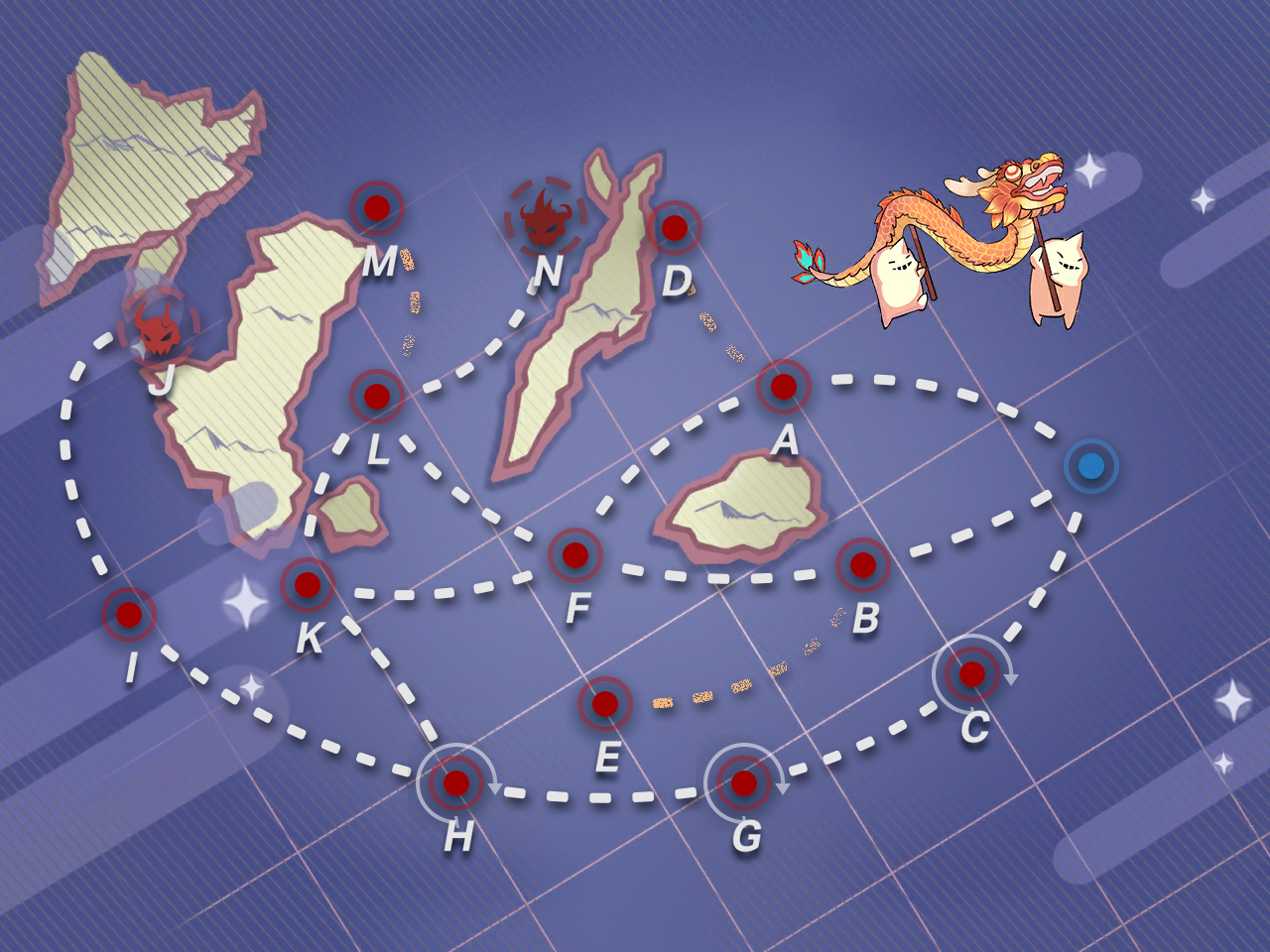Screen dimensions: 1270x952
Task: Select the whirlpool node H
Action: (x=456, y=783)
